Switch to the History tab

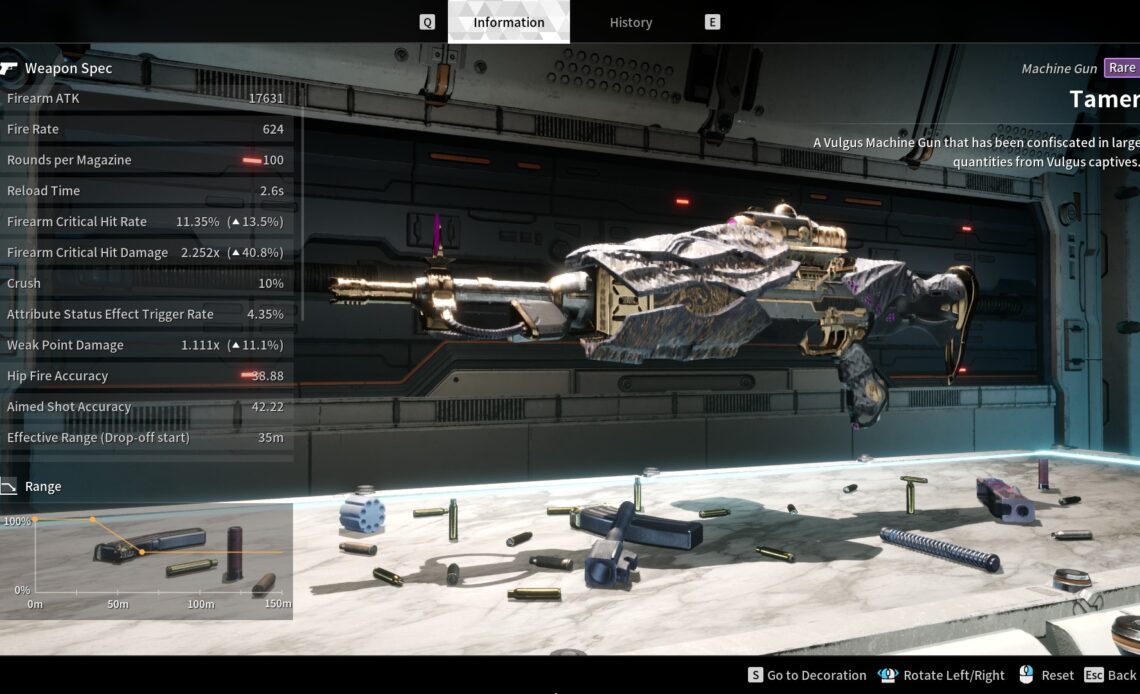(630, 22)
